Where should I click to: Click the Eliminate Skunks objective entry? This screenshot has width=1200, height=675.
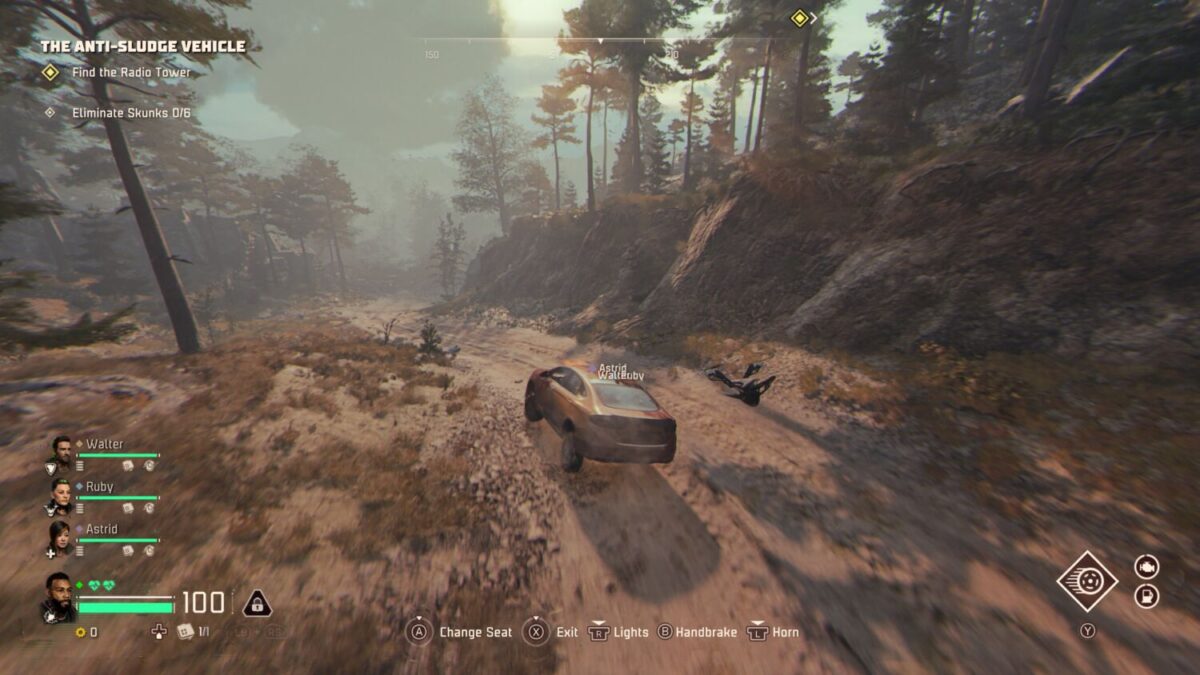click(130, 113)
